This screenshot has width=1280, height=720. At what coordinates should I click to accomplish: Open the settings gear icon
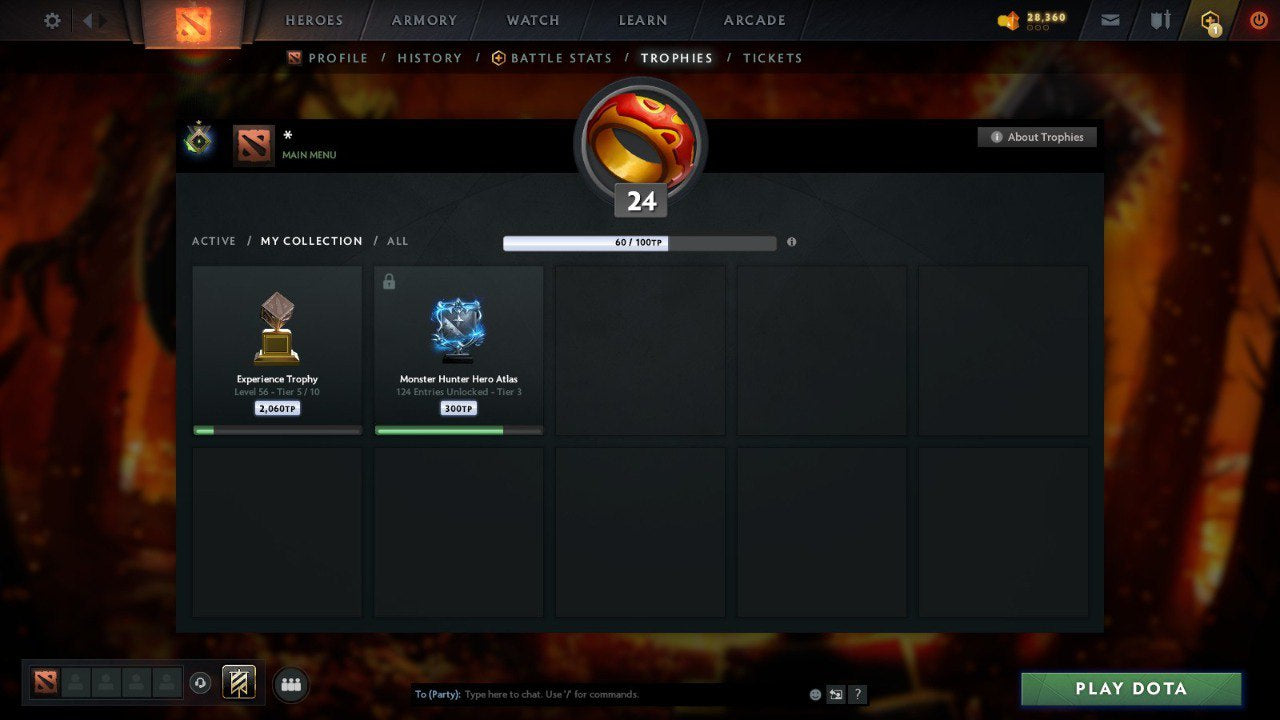point(52,20)
